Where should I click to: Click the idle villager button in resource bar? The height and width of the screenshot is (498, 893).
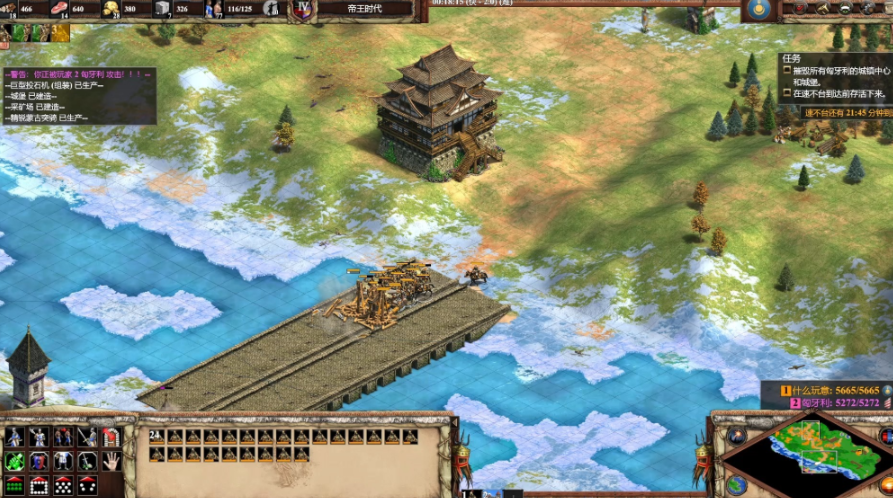click(271, 9)
